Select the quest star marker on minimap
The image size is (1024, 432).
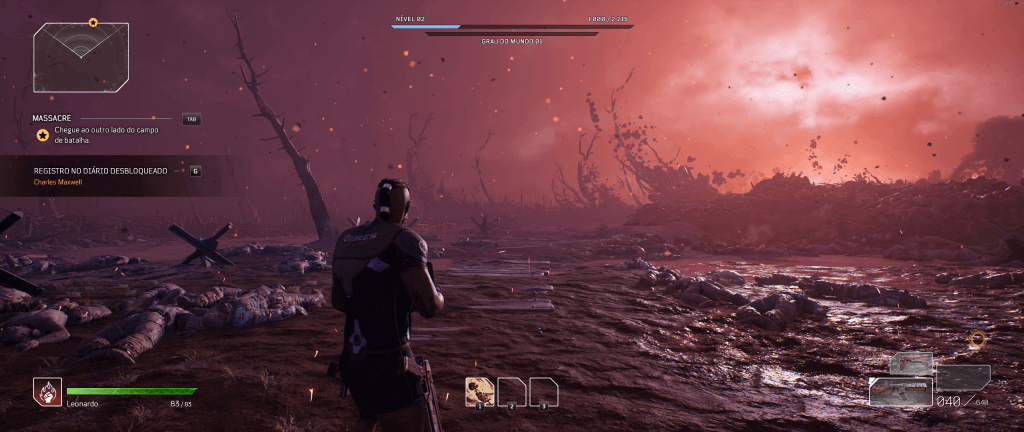(x=93, y=22)
